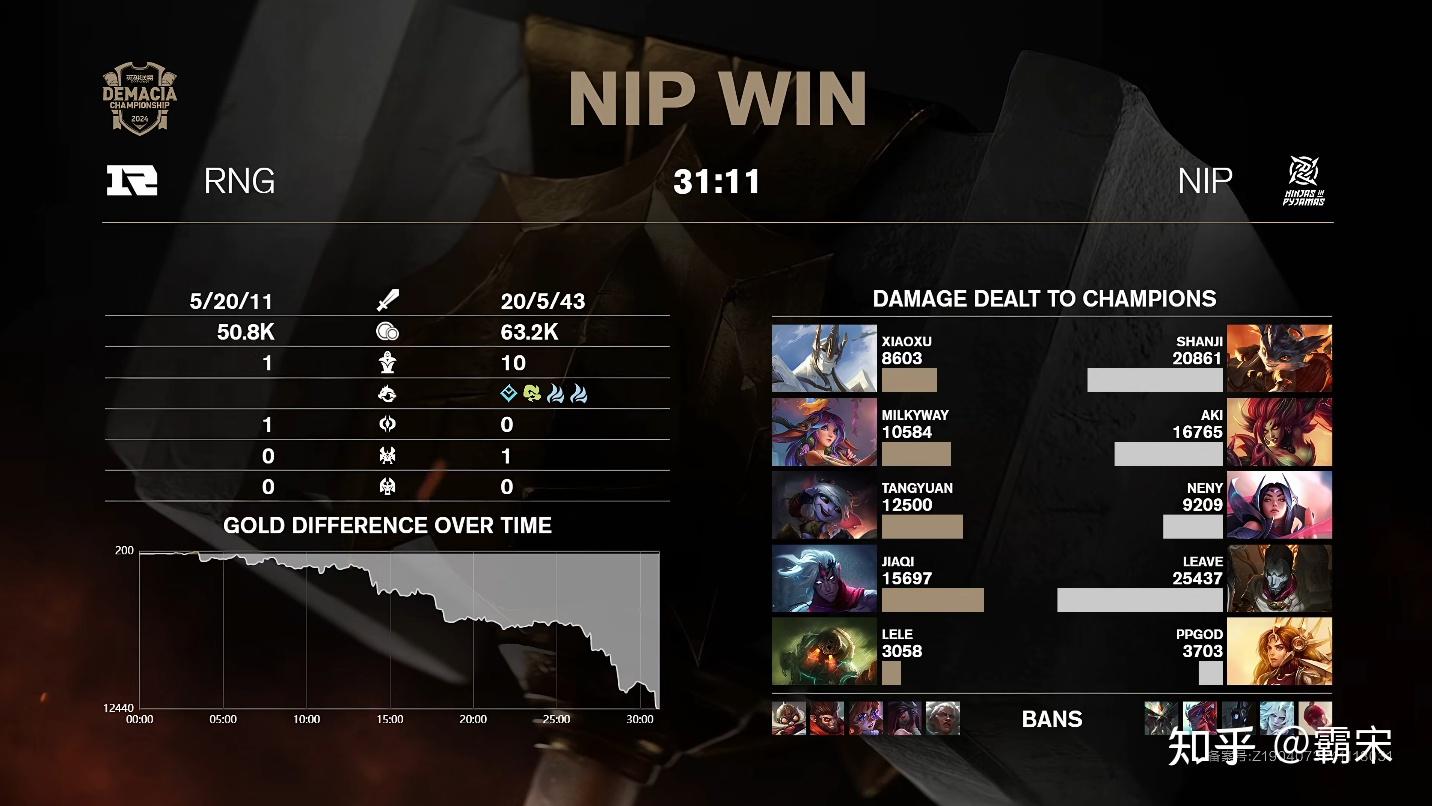This screenshot has height=806, width=1432.
Task: Select the white-haired champion in RNG's bans
Action: pos(942,718)
